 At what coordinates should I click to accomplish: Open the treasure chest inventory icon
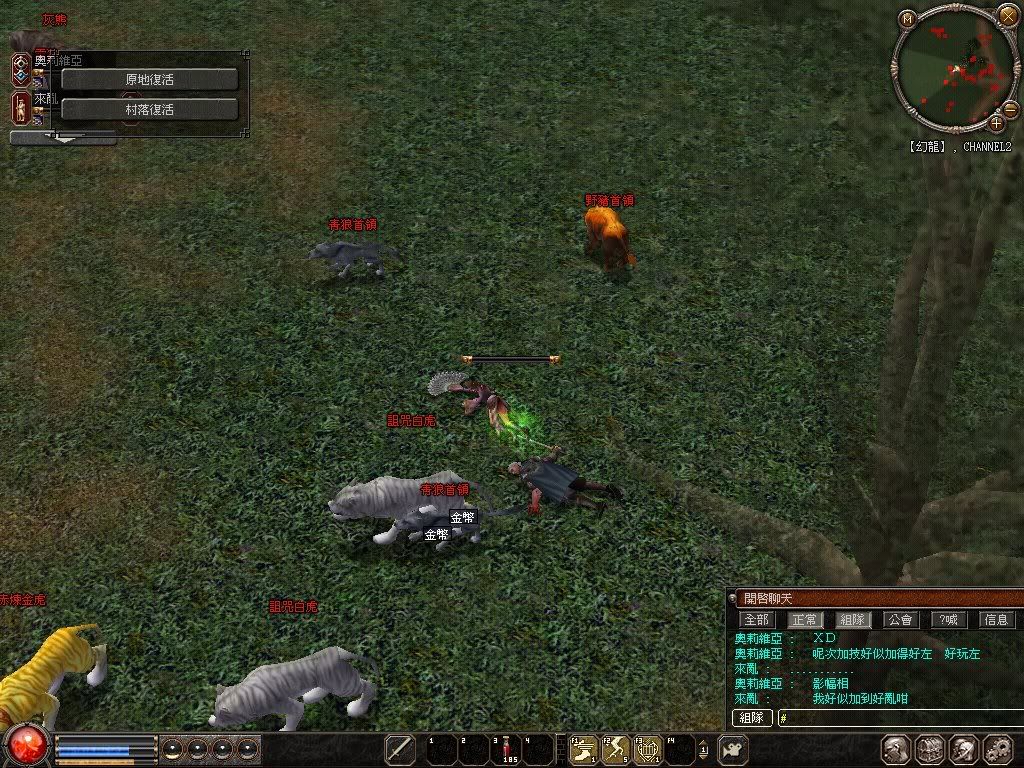tap(930, 750)
